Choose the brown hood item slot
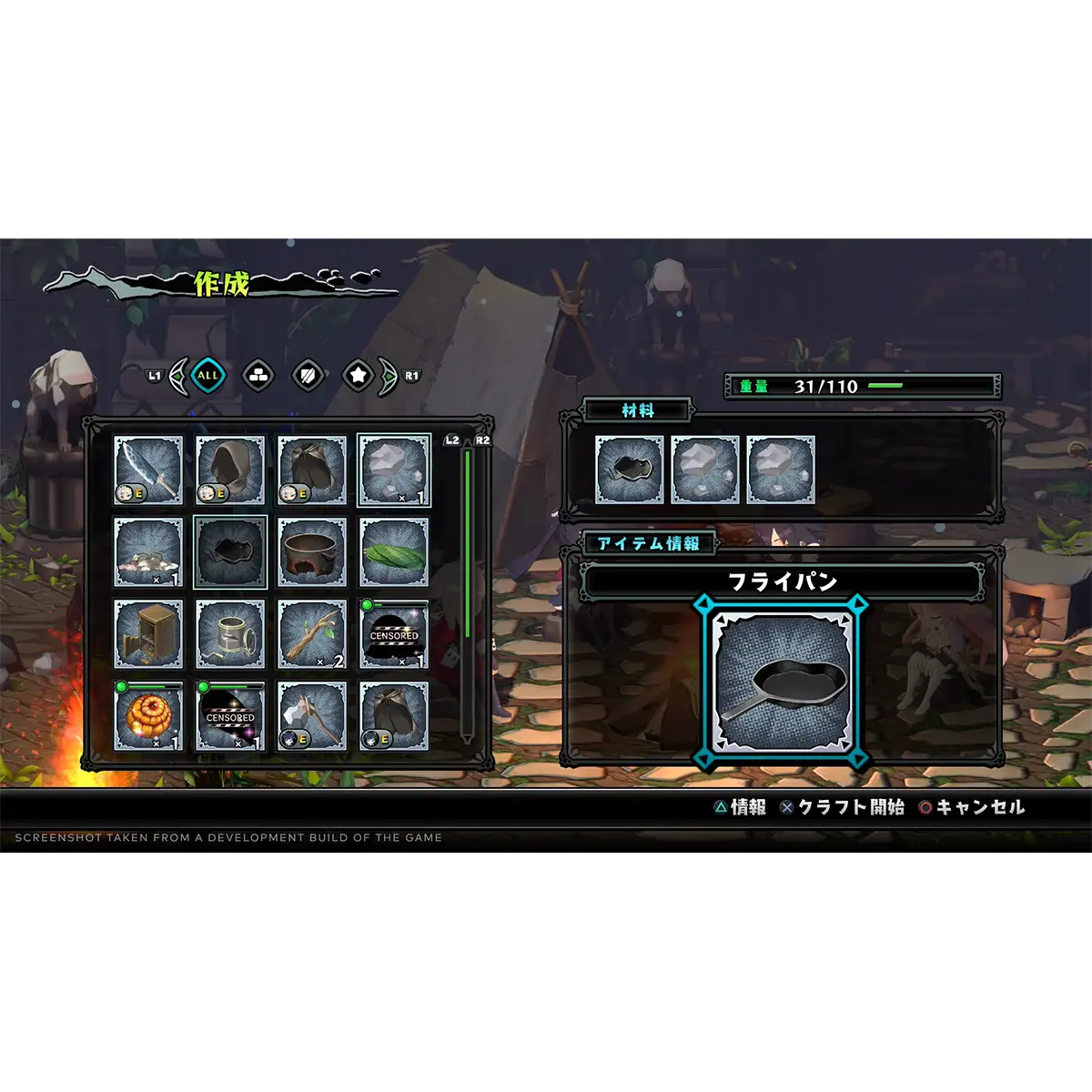 (x=230, y=470)
